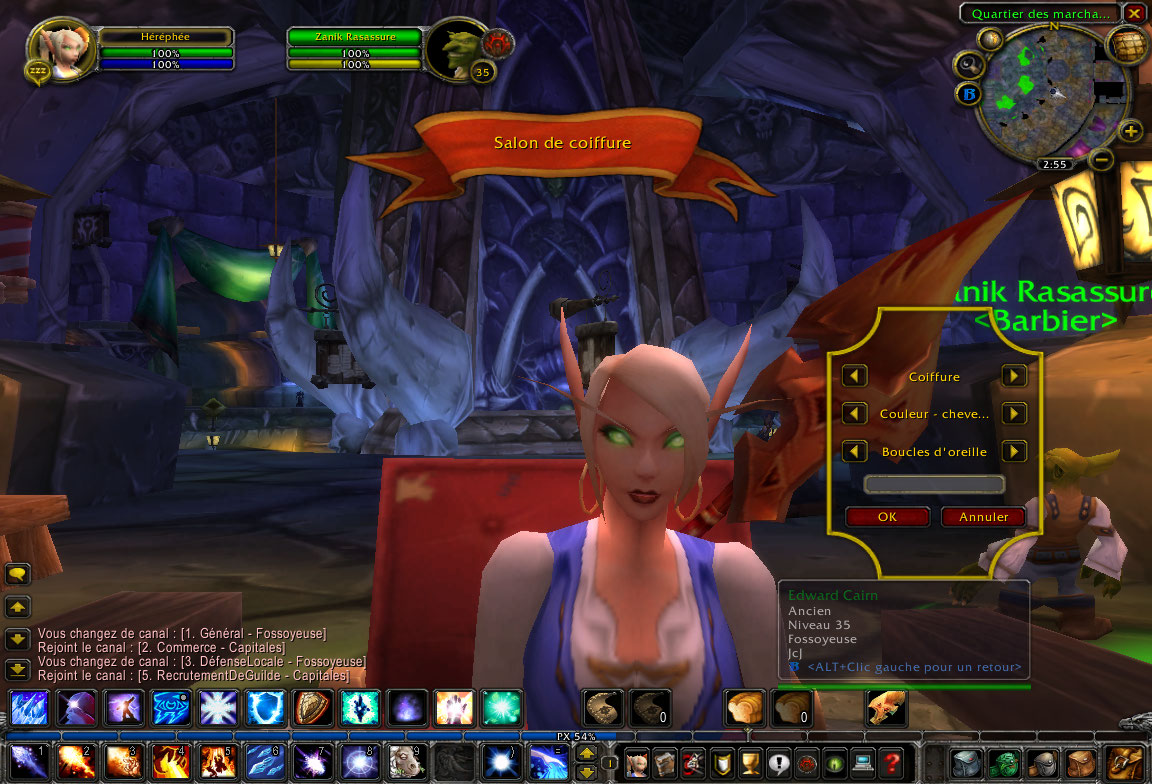
Task: Open the character info micro button
Action: point(637,763)
